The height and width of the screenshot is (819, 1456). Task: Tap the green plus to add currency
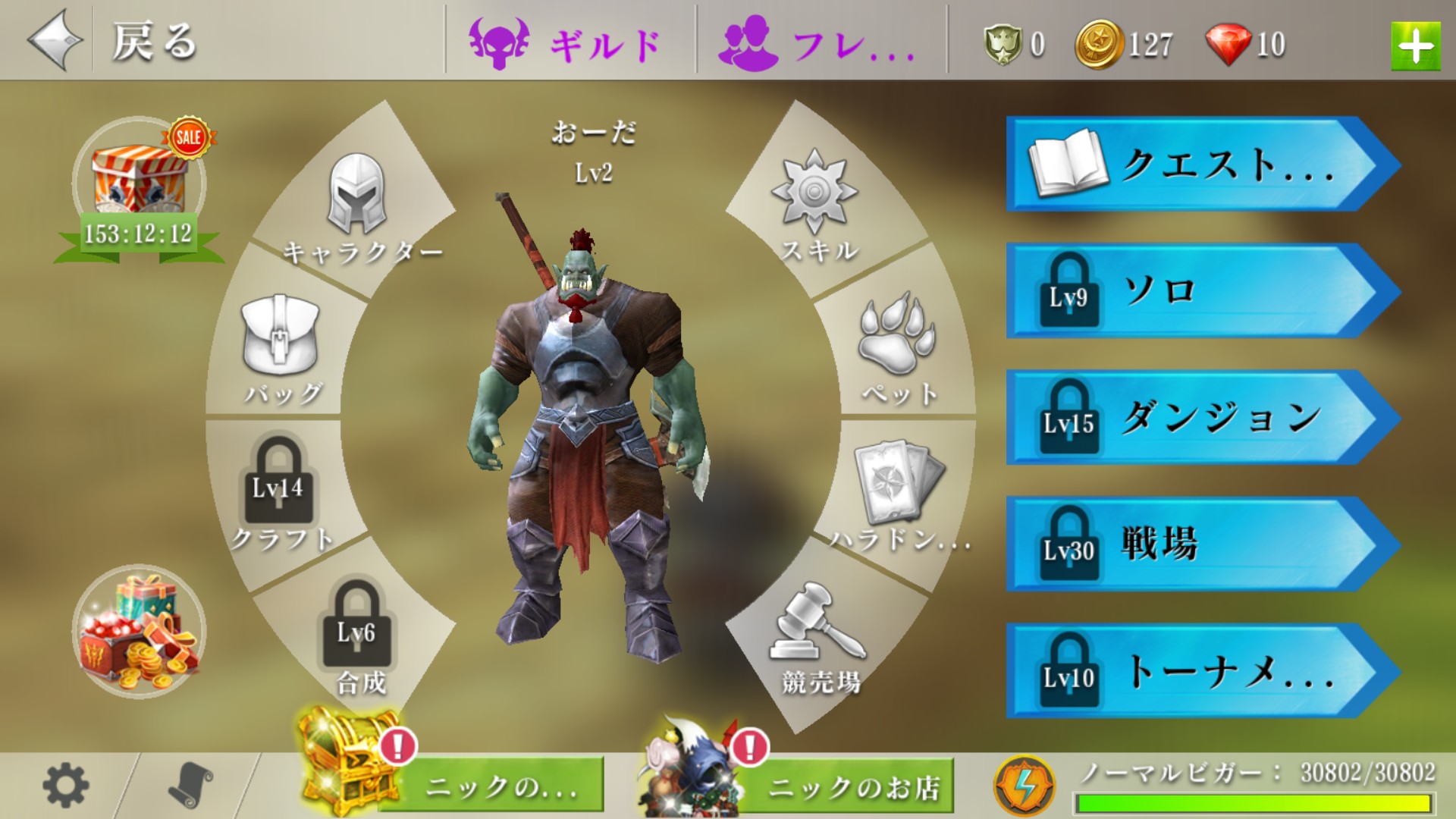point(1415,47)
